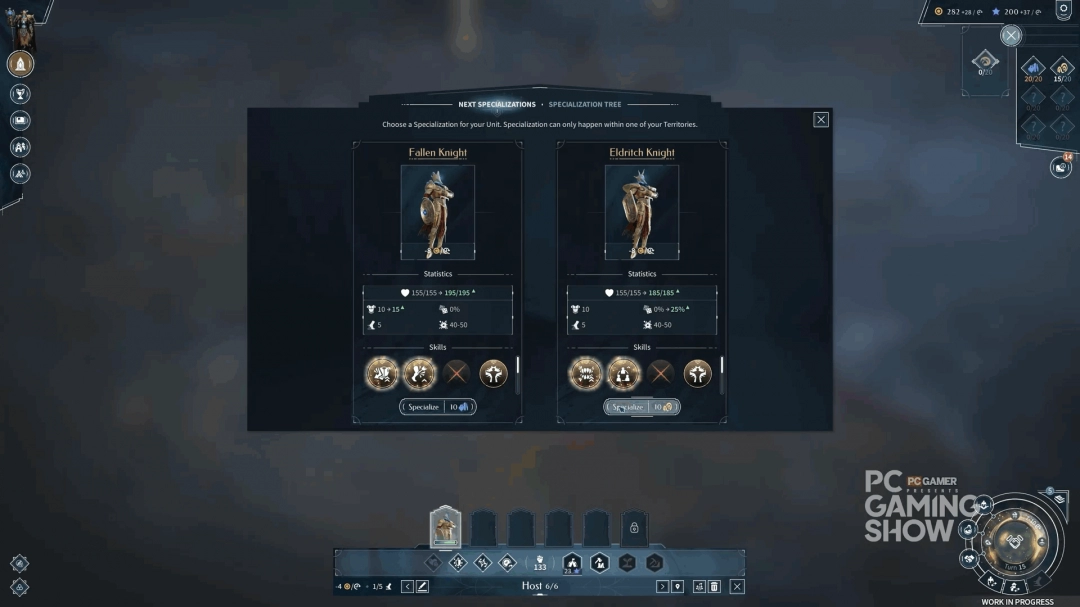Inspect Eldritch Knight's second skill icon
Screen dimensions: 1080x607
click(623, 374)
